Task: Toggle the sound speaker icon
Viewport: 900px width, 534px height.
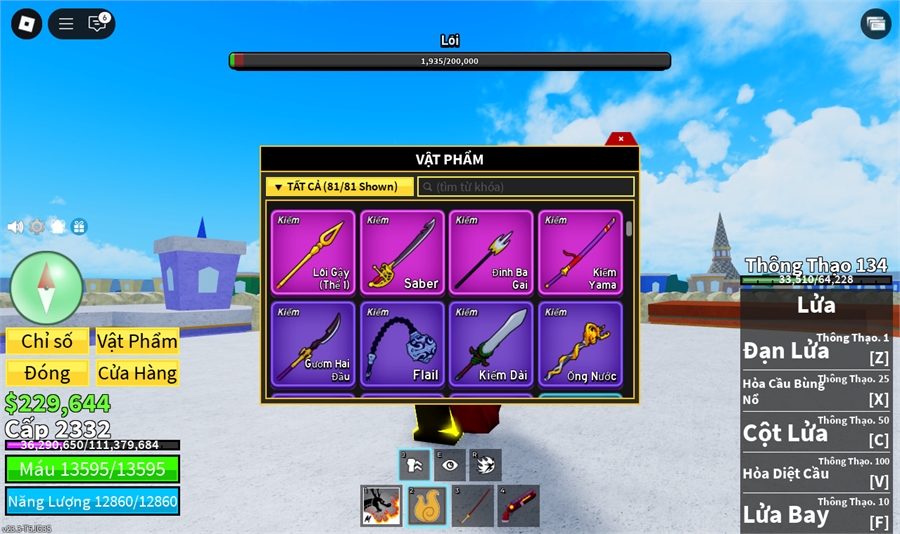Action: coord(15,227)
